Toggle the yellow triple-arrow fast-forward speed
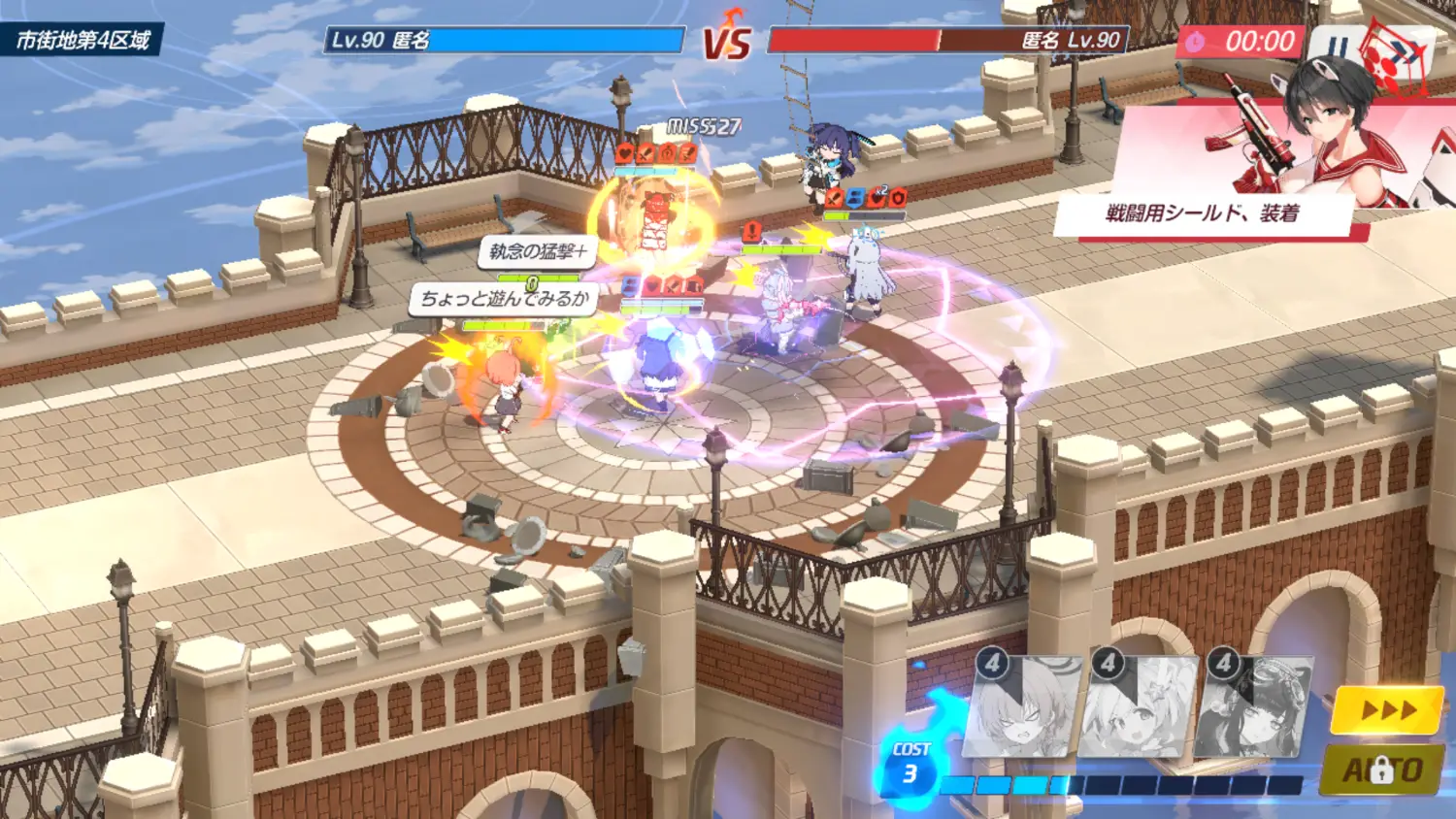This screenshot has height=819, width=1456. [1387, 710]
